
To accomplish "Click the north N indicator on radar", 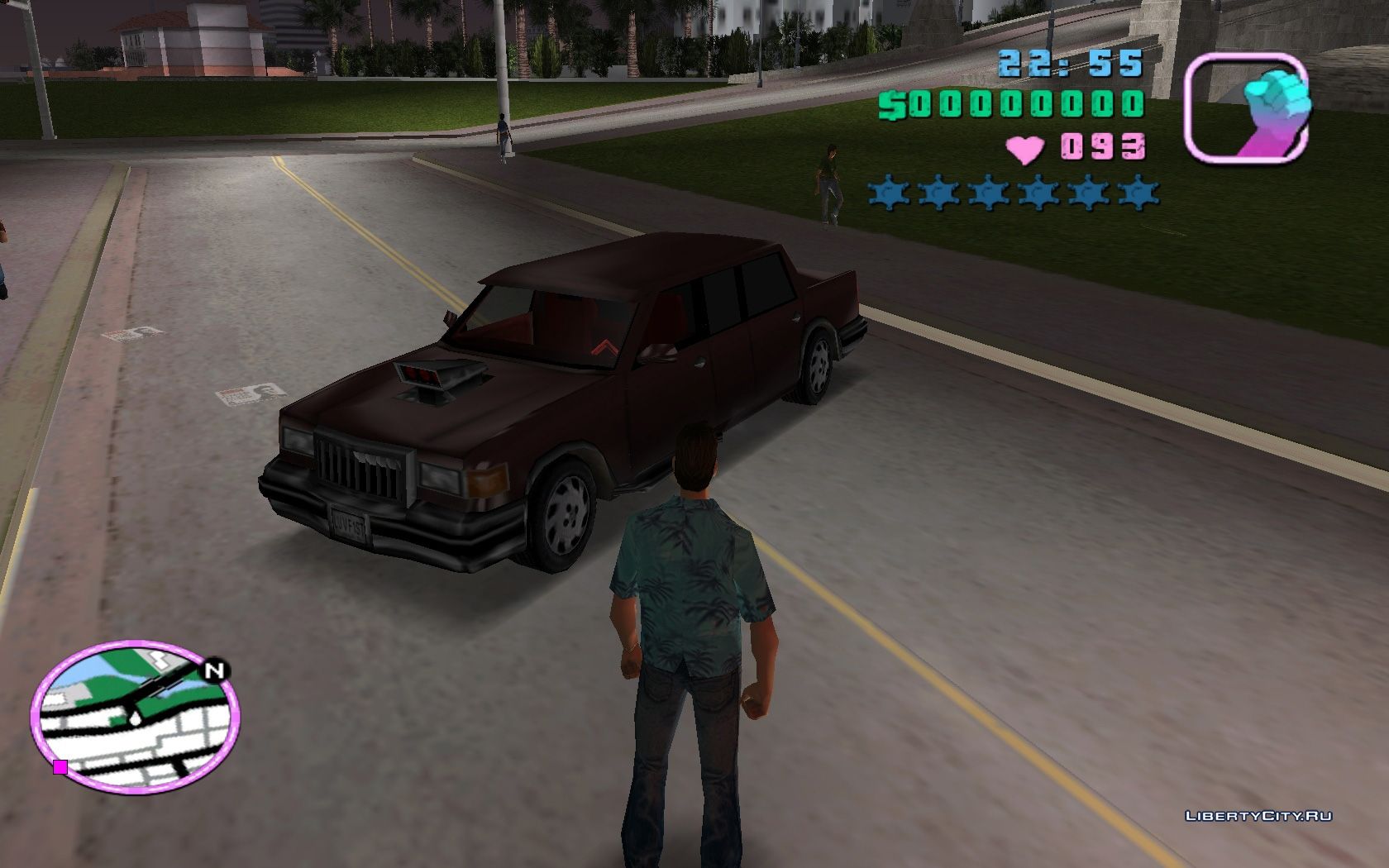I will pos(215,670).
